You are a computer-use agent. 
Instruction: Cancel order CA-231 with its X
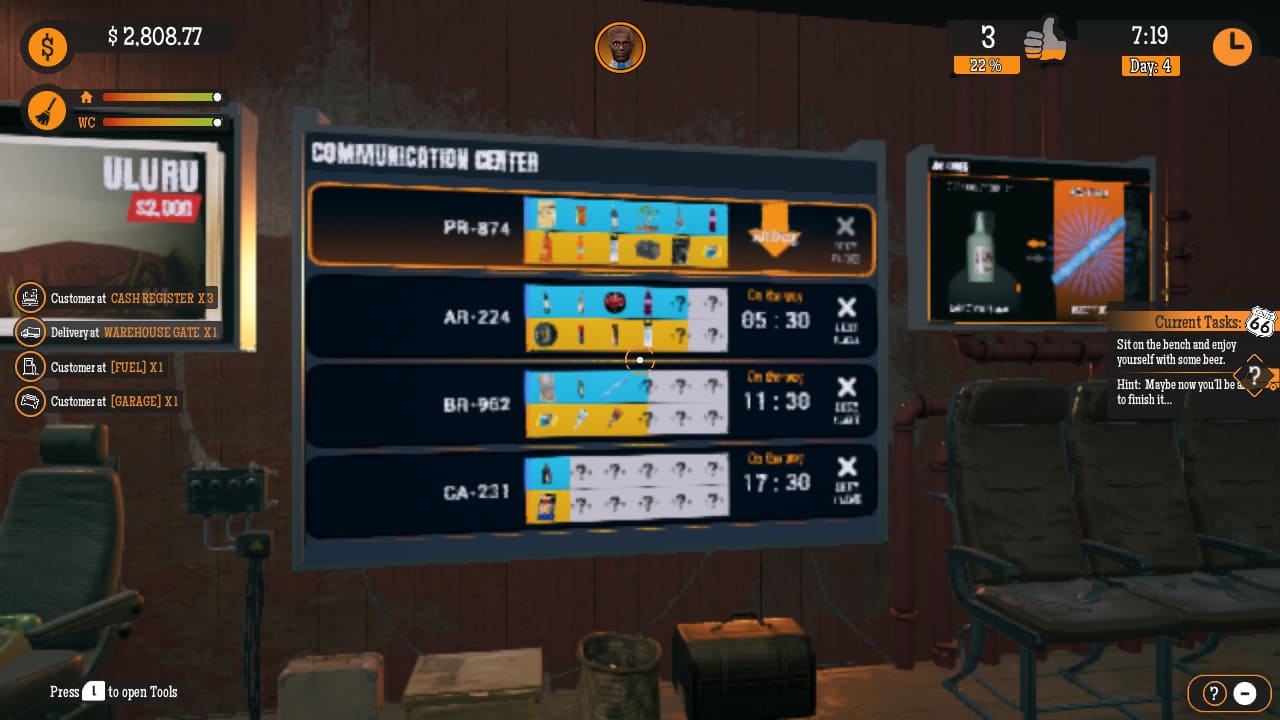[x=847, y=467]
